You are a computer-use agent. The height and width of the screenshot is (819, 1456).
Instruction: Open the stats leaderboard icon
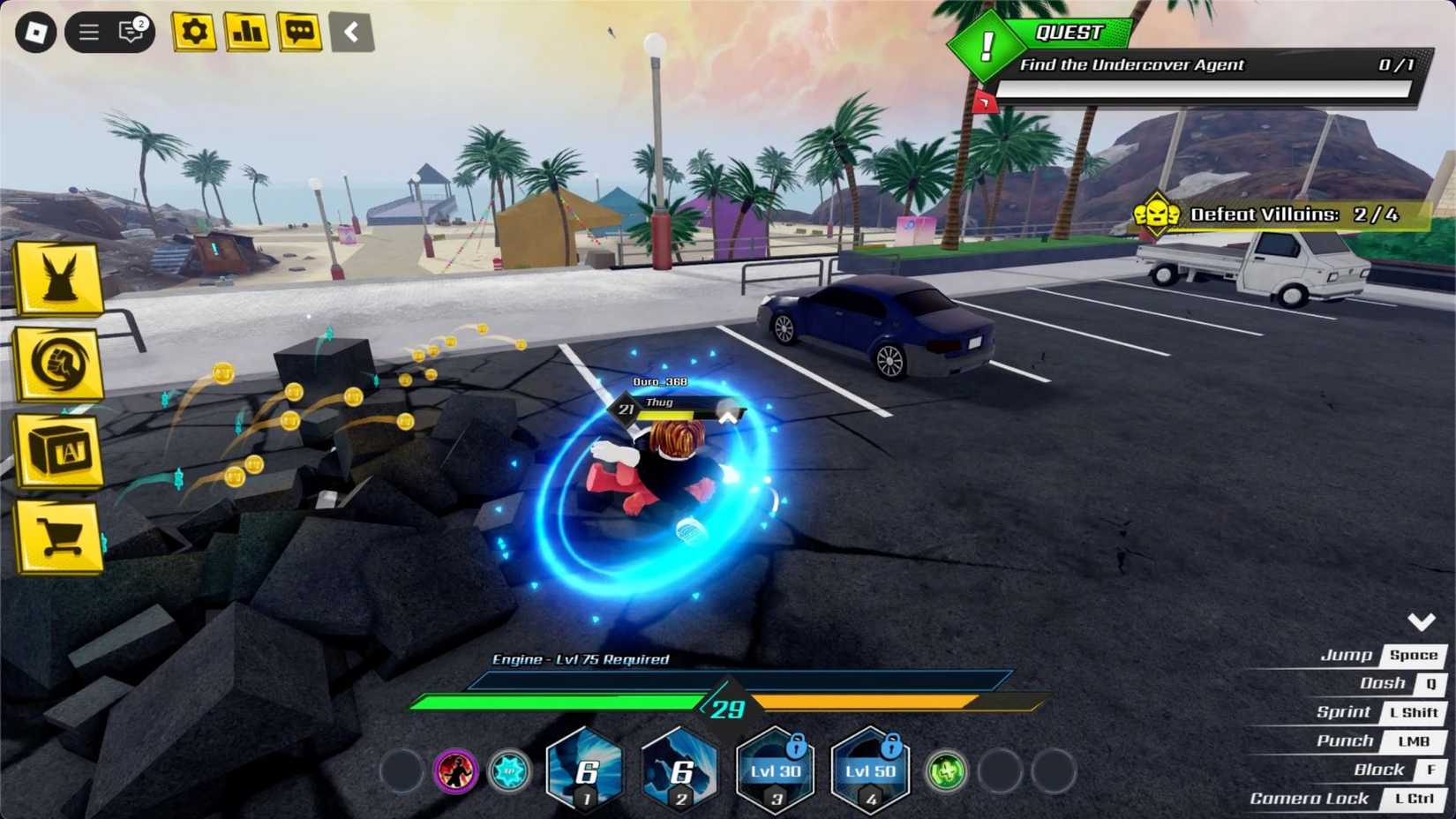(x=247, y=32)
